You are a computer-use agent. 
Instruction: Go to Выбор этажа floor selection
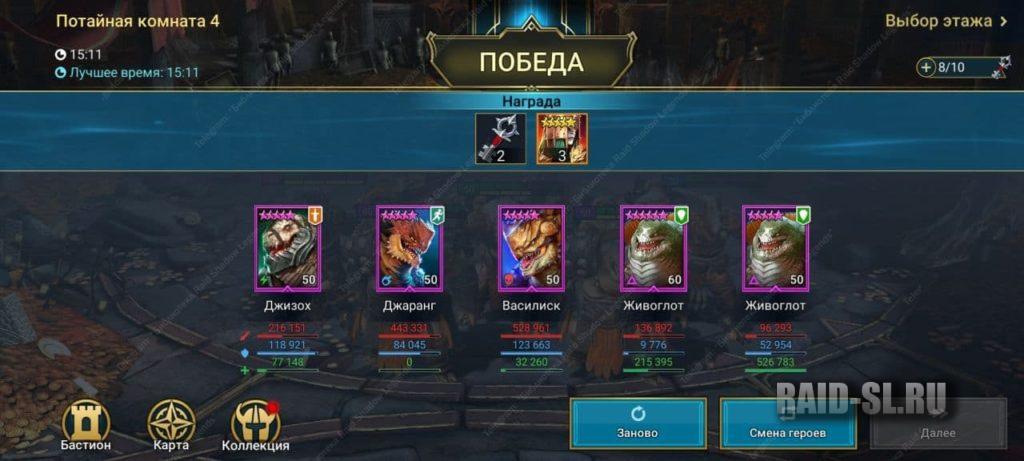tap(946, 21)
